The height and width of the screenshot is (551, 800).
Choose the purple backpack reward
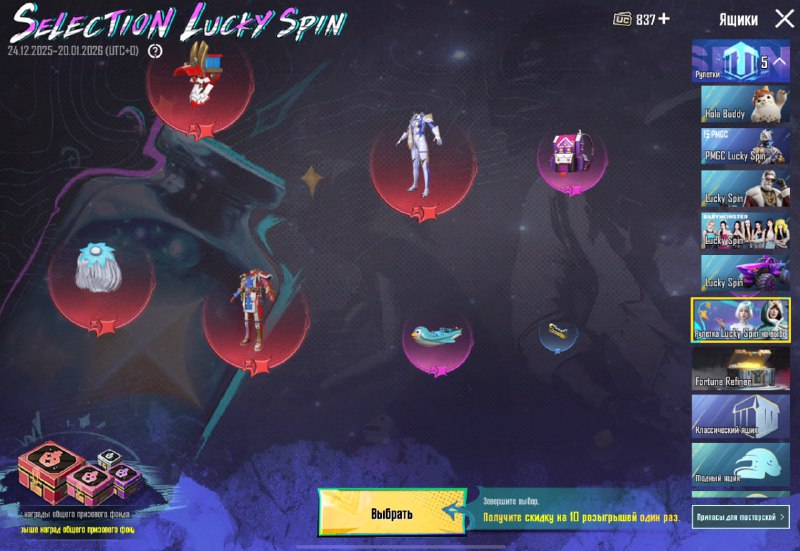pos(571,157)
